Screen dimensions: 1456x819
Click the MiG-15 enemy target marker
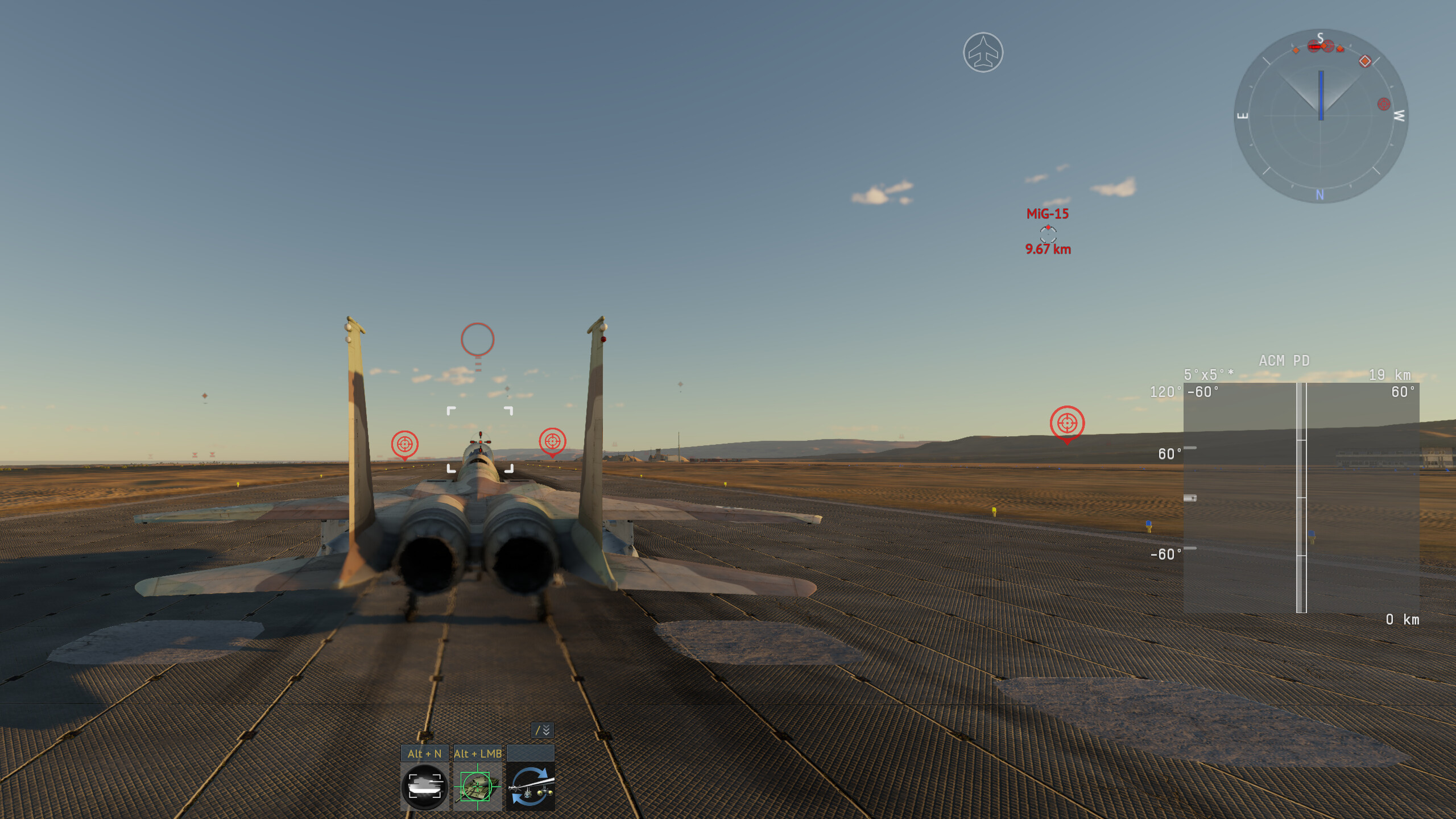click(1048, 233)
